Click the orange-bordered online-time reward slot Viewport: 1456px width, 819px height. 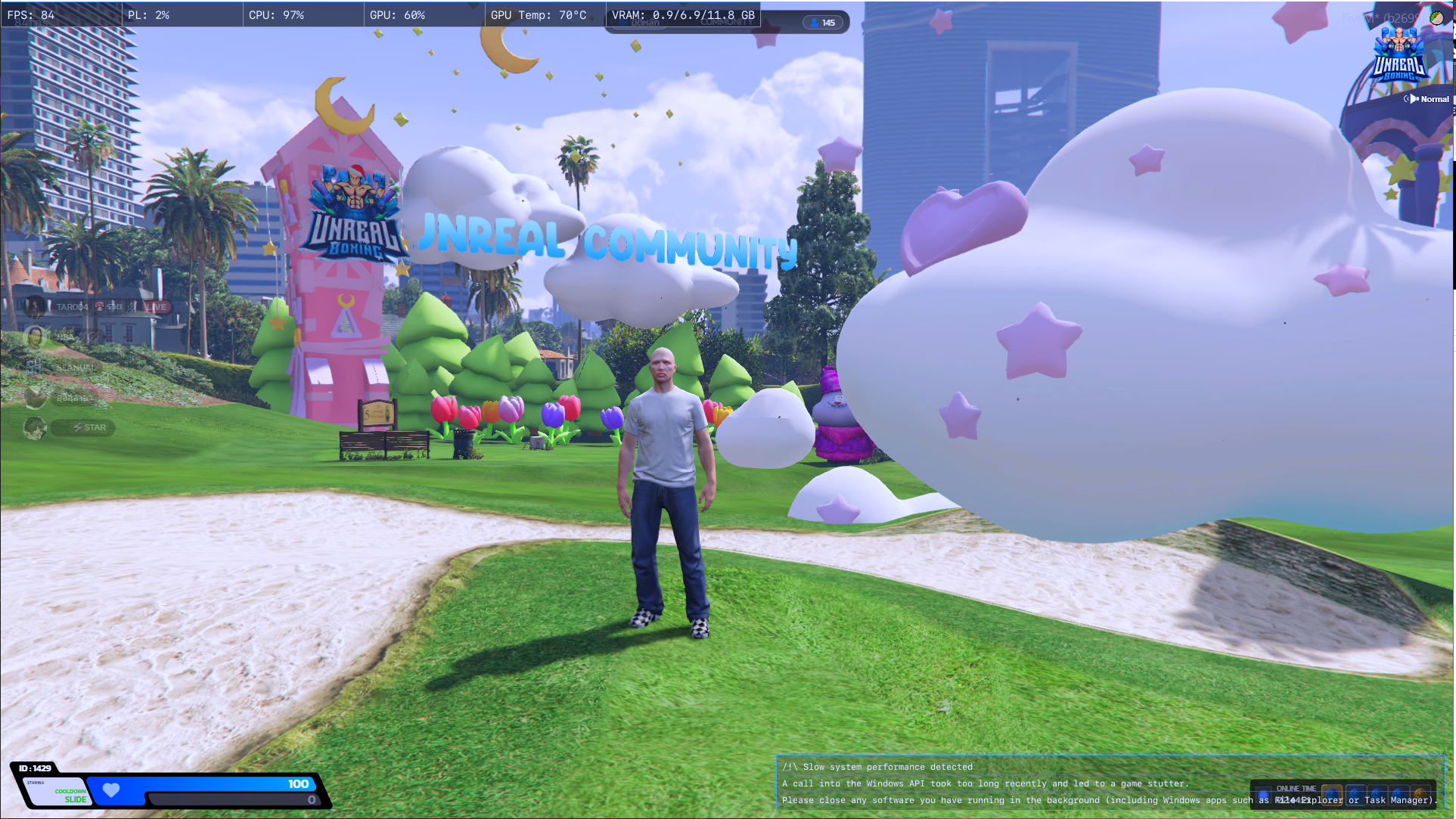point(1332,796)
